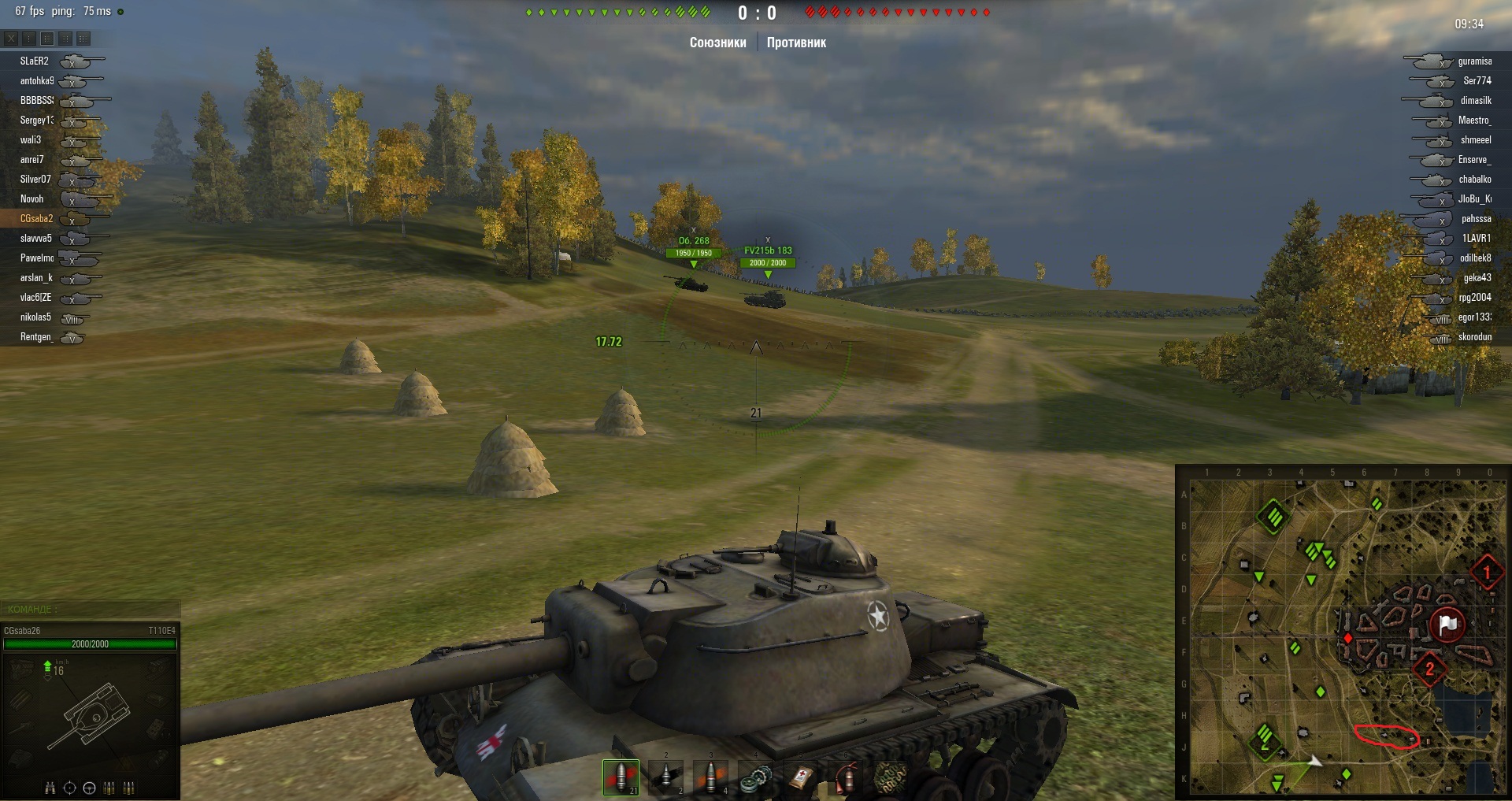Select enemy skorodun at the list bottom
This screenshot has width=1512, height=801.
(x=1474, y=336)
